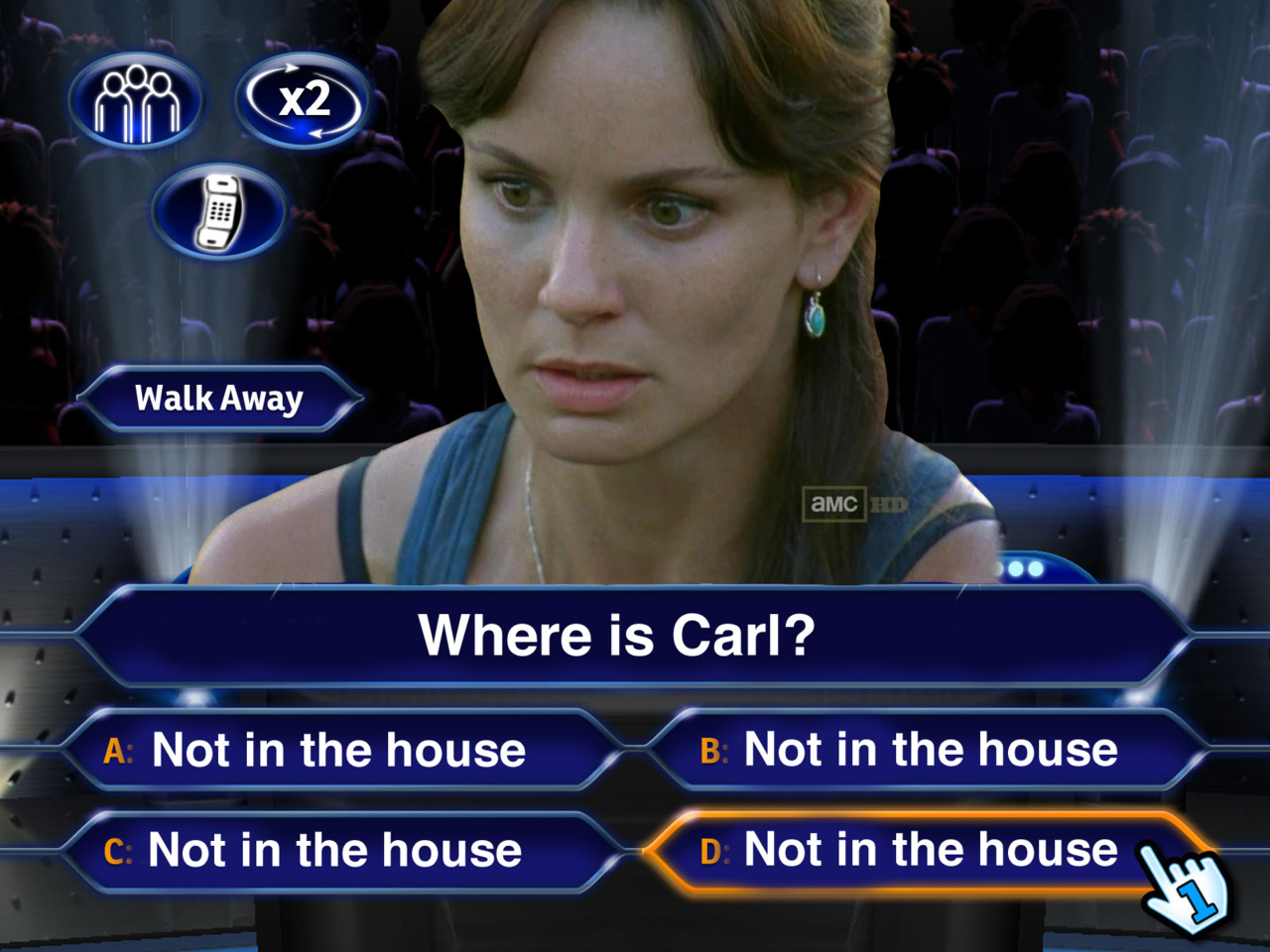Choose answer A: Not in the house
1270x952 pixels.
[x=337, y=750]
